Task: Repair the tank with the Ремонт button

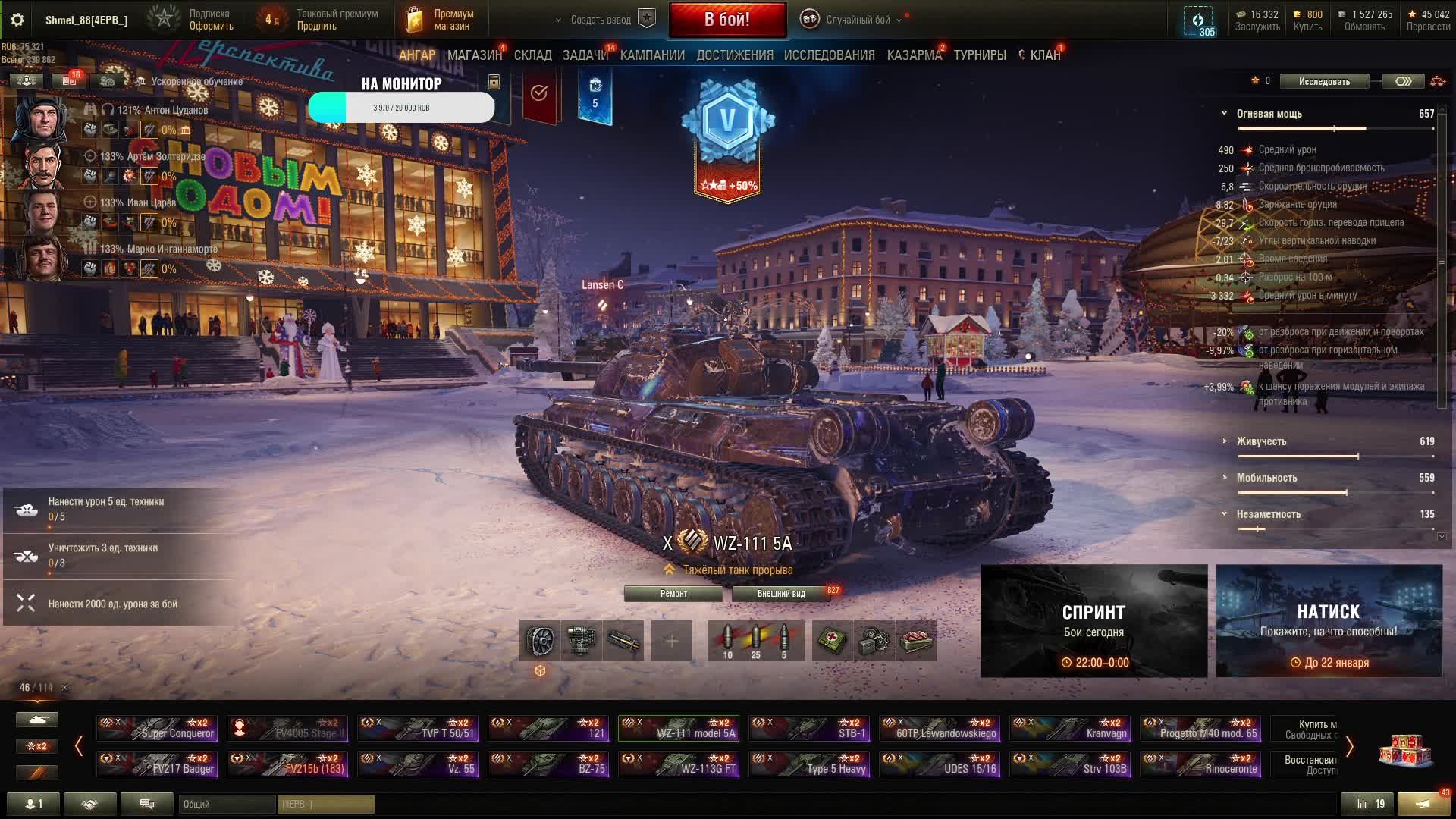Action: tap(673, 594)
